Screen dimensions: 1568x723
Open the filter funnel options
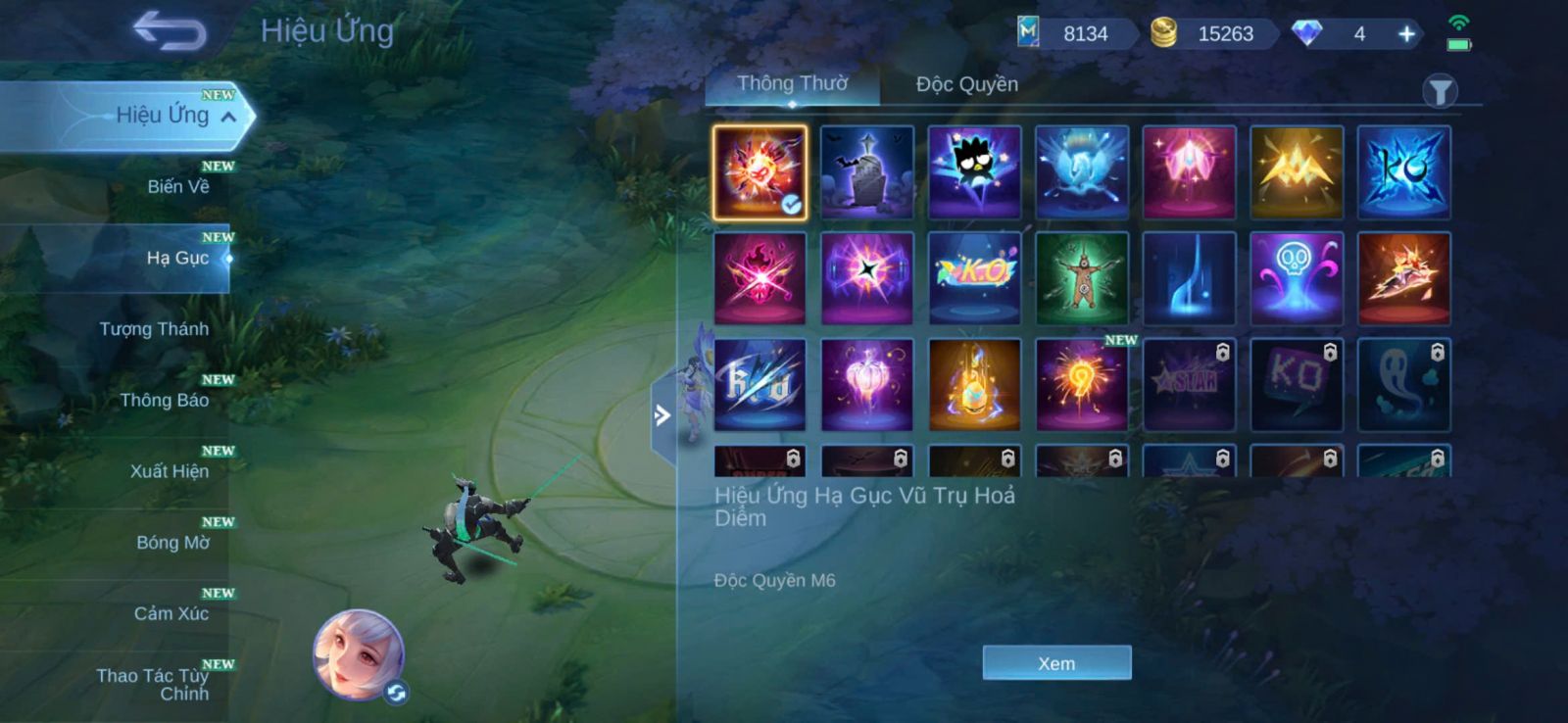pyautogui.click(x=1440, y=92)
